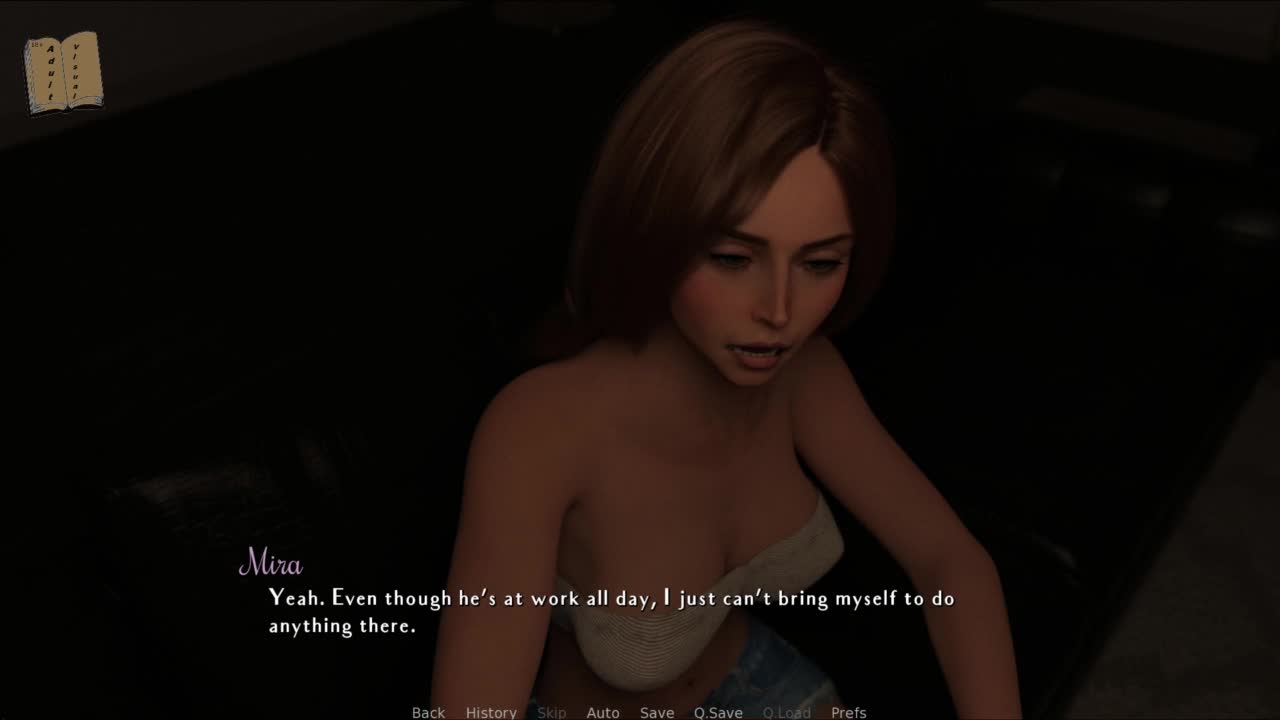Open the Prefs settings menu

click(x=848, y=712)
